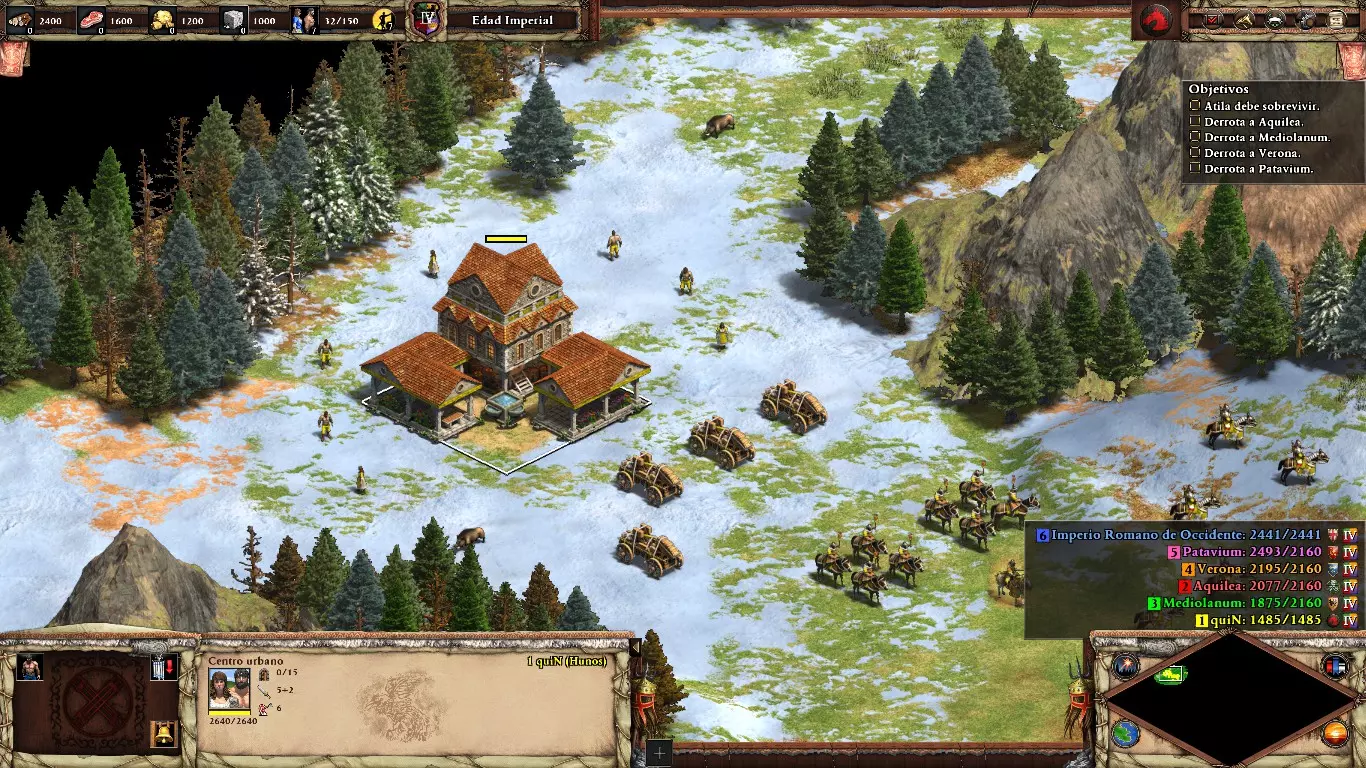Click the Edad Imperial age banner

(x=511, y=20)
